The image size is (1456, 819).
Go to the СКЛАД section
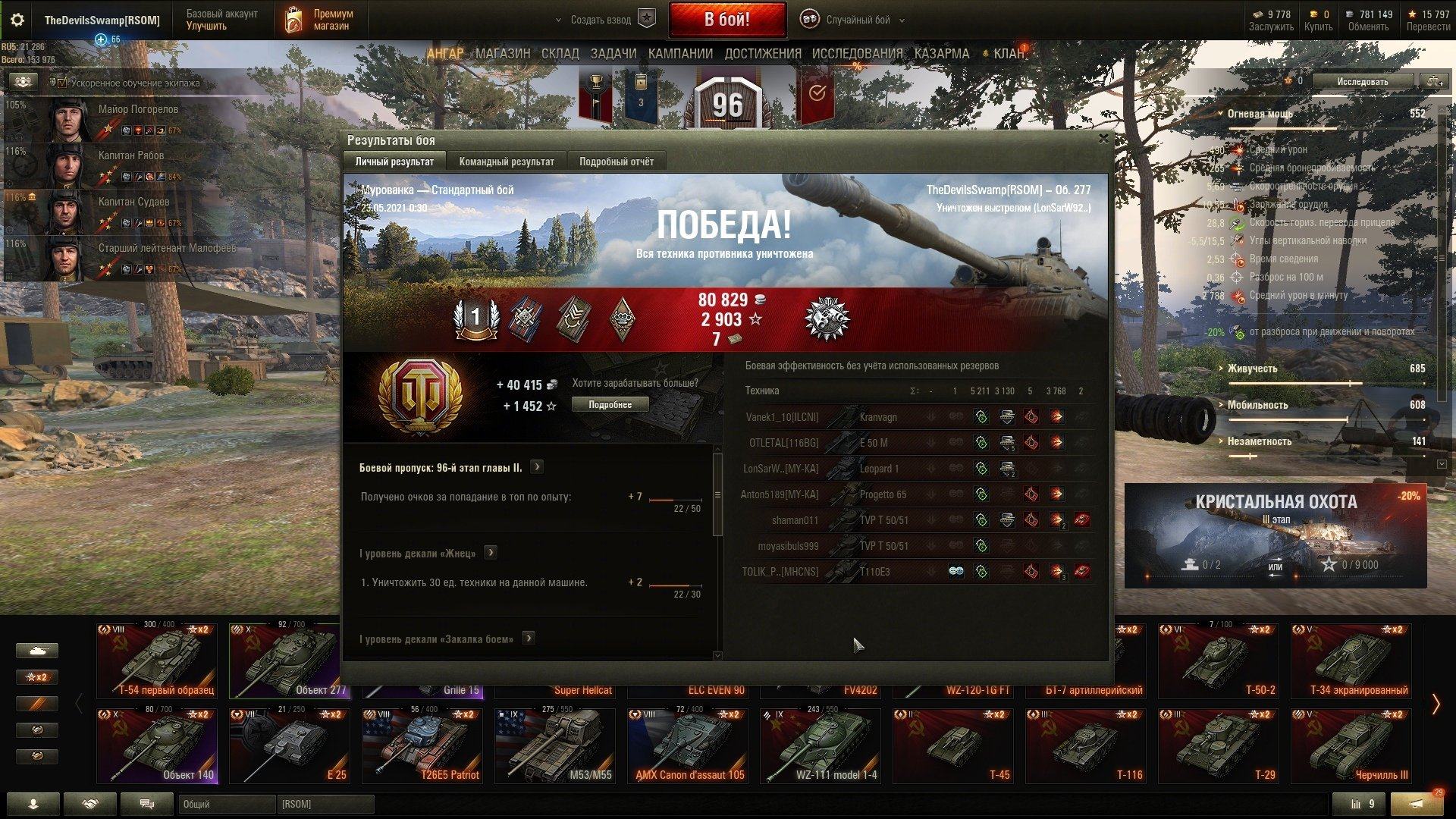coord(560,54)
